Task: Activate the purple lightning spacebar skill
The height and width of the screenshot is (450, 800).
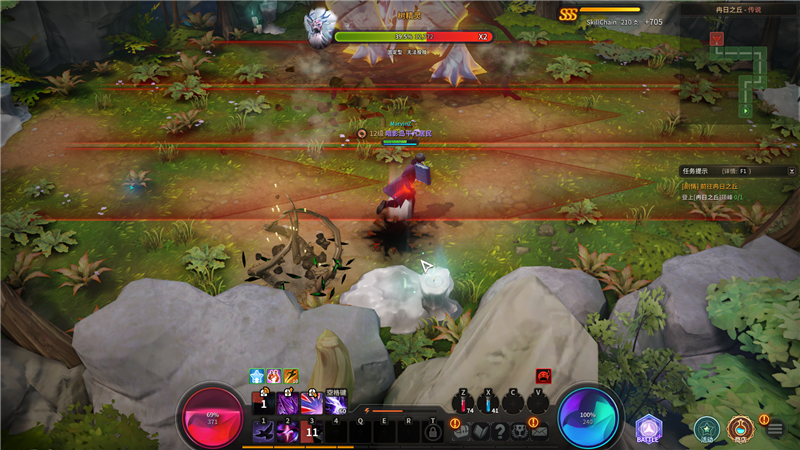Action: (335, 402)
